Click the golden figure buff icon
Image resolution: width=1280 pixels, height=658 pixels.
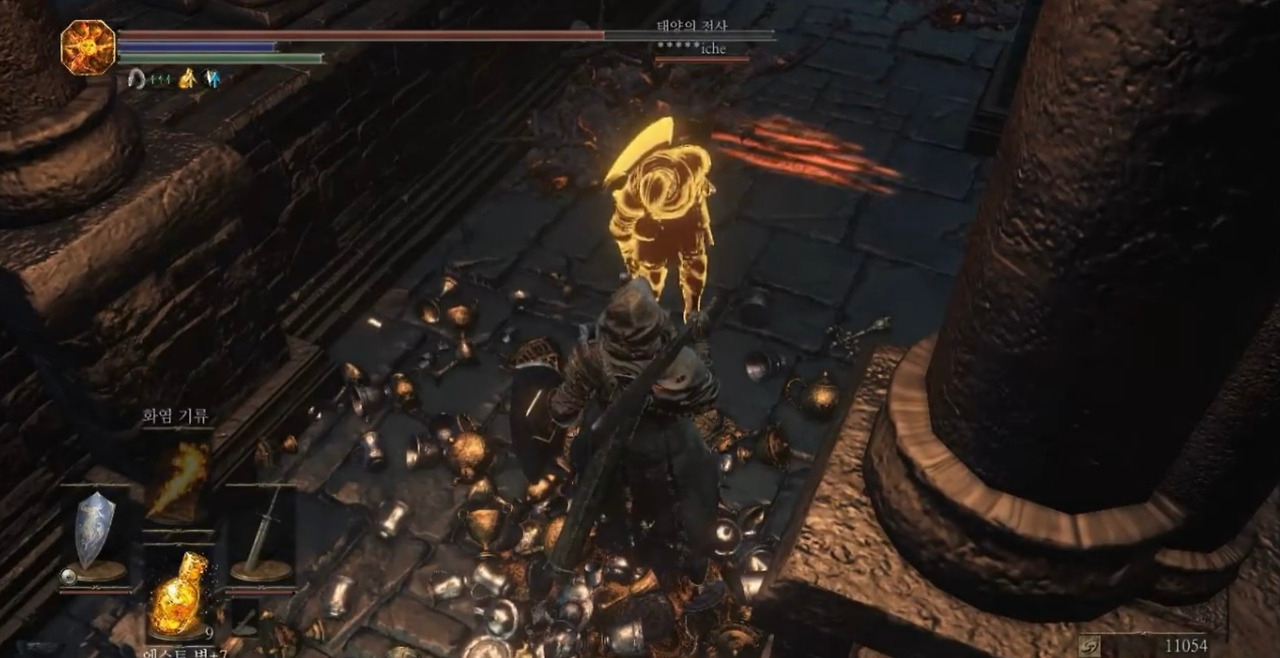[186, 79]
